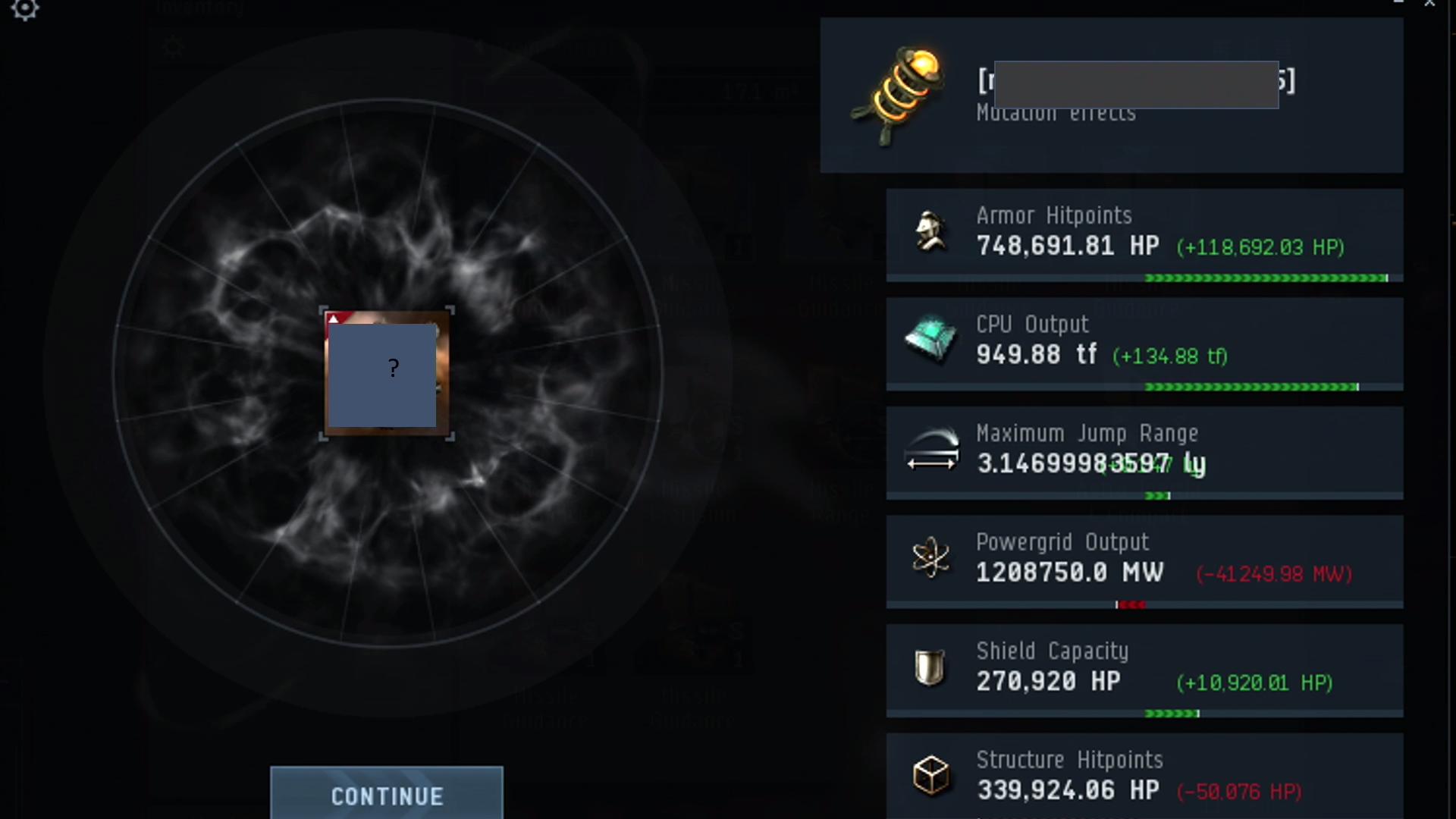Open the gear settings icon
Image resolution: width=1456 pixels, height=819 pixels.
(24, 9)
